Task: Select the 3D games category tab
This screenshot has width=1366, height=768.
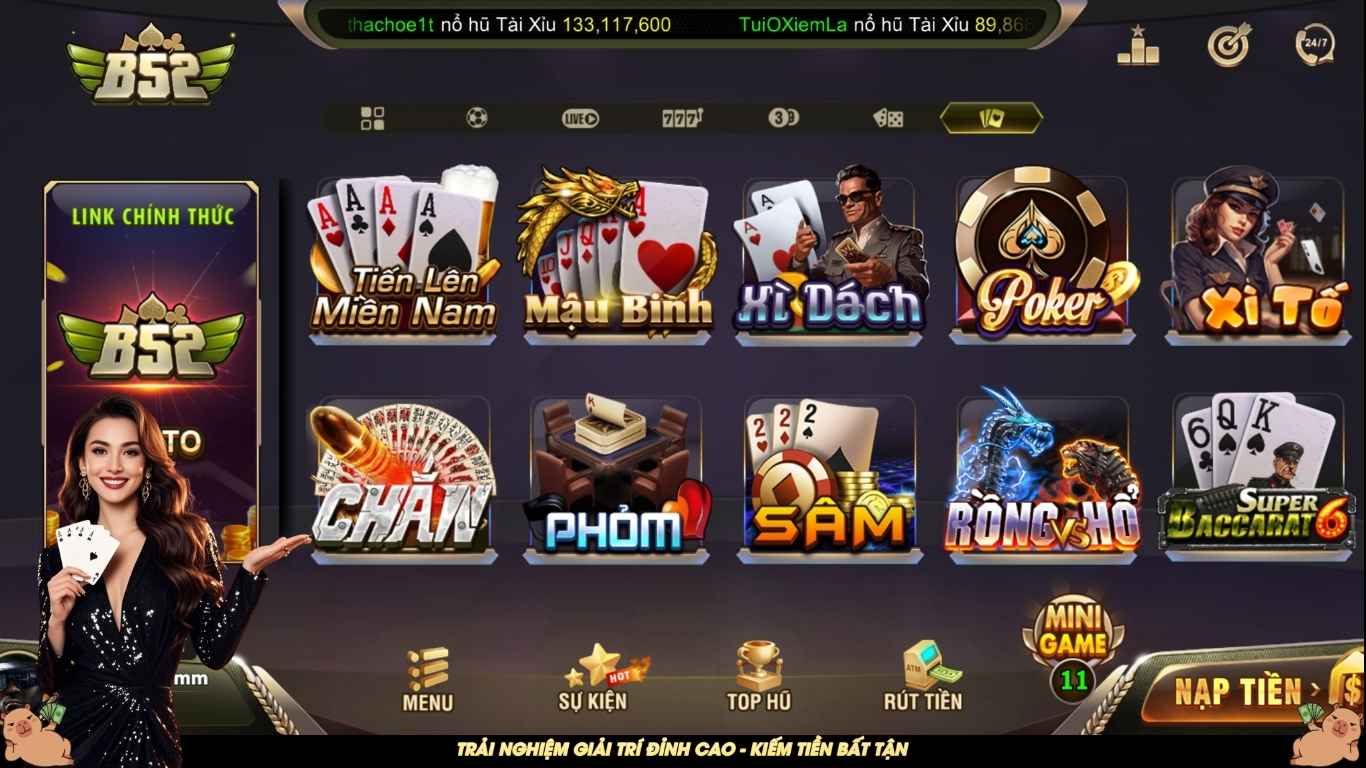Action: tap(785, 119)
